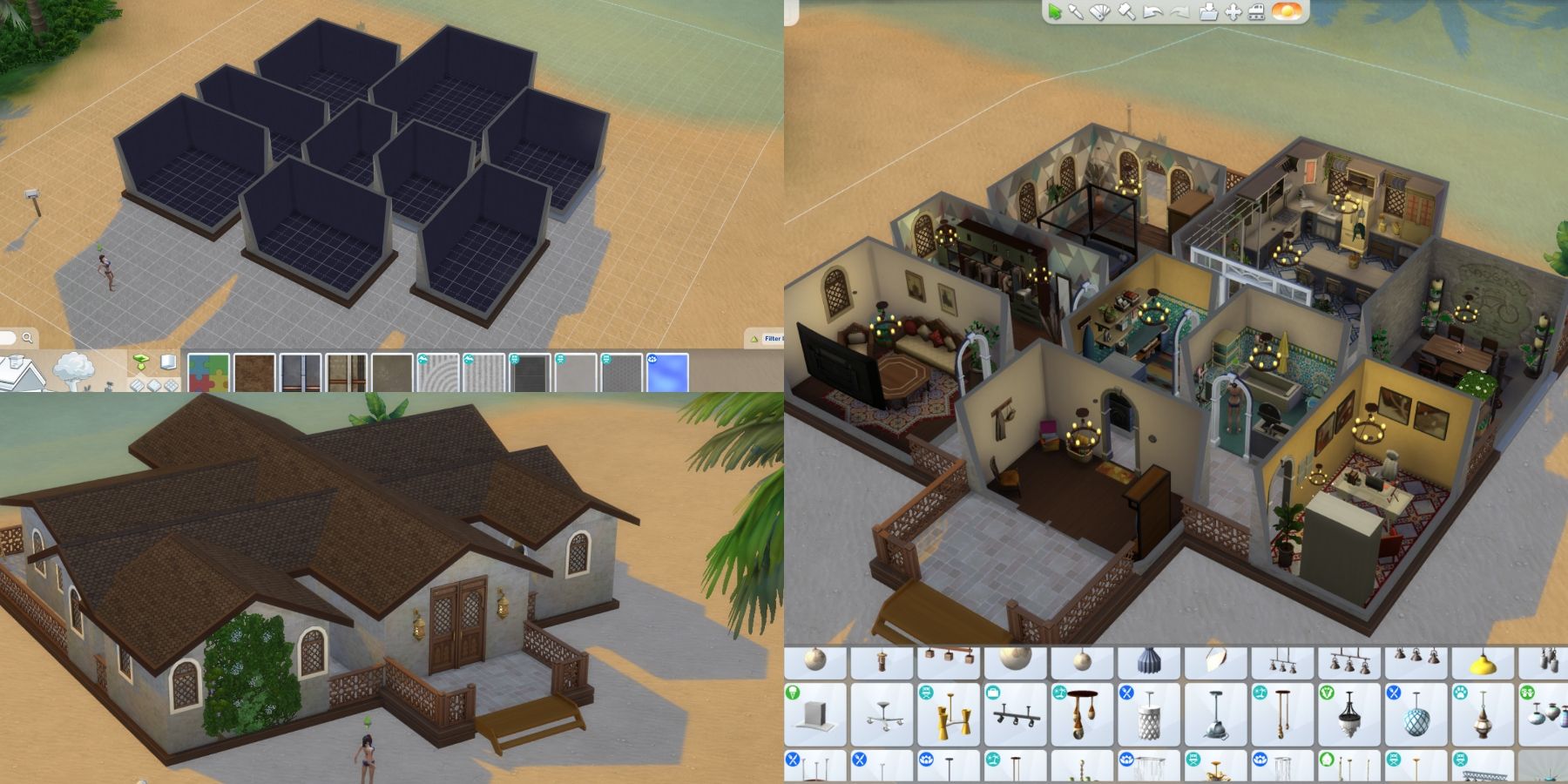Image resolution: width=1568 pixels, height=784 pixels.
Task: Open the Filter dropdown above the catalog
Action: pyautogui.click(x=773, y=339)
